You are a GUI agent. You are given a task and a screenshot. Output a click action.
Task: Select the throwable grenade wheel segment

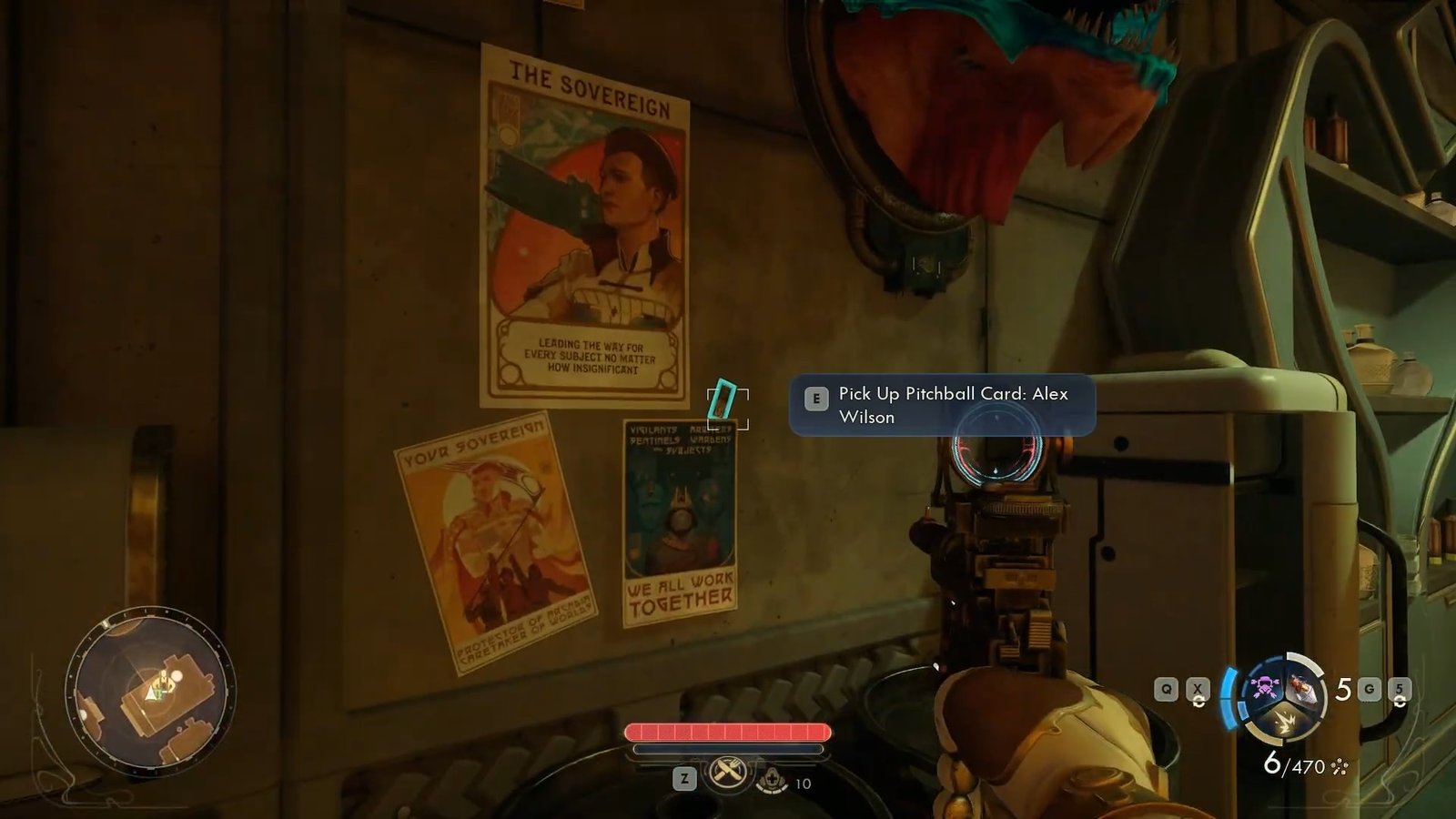coord(1301,690)
